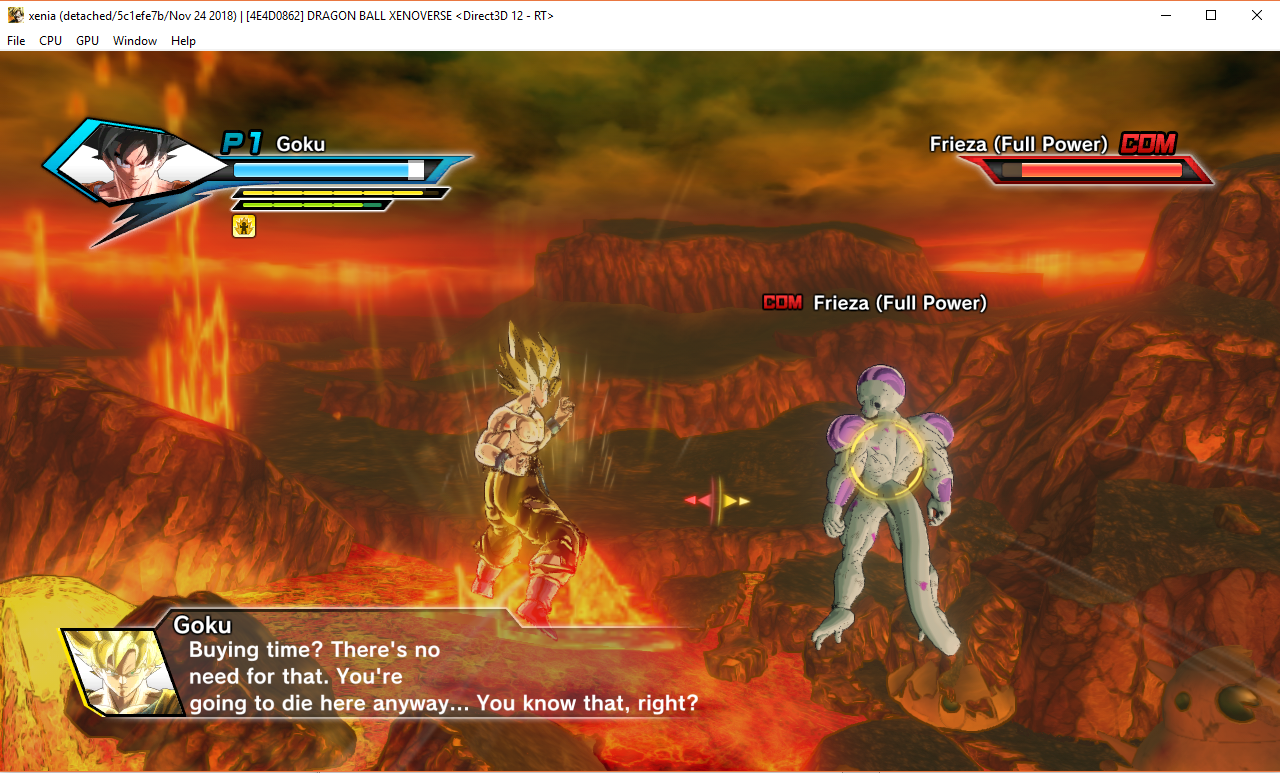The image size is (1280, 773).
Task: Open the CPU menu
Action: click(50, 41)
